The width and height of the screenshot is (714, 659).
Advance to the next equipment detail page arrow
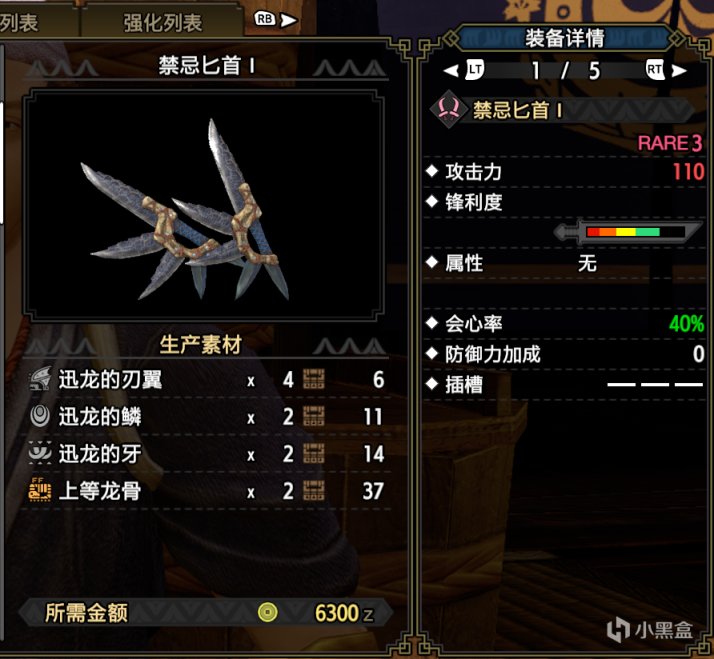pyautogui.click(x=679, y=71)
